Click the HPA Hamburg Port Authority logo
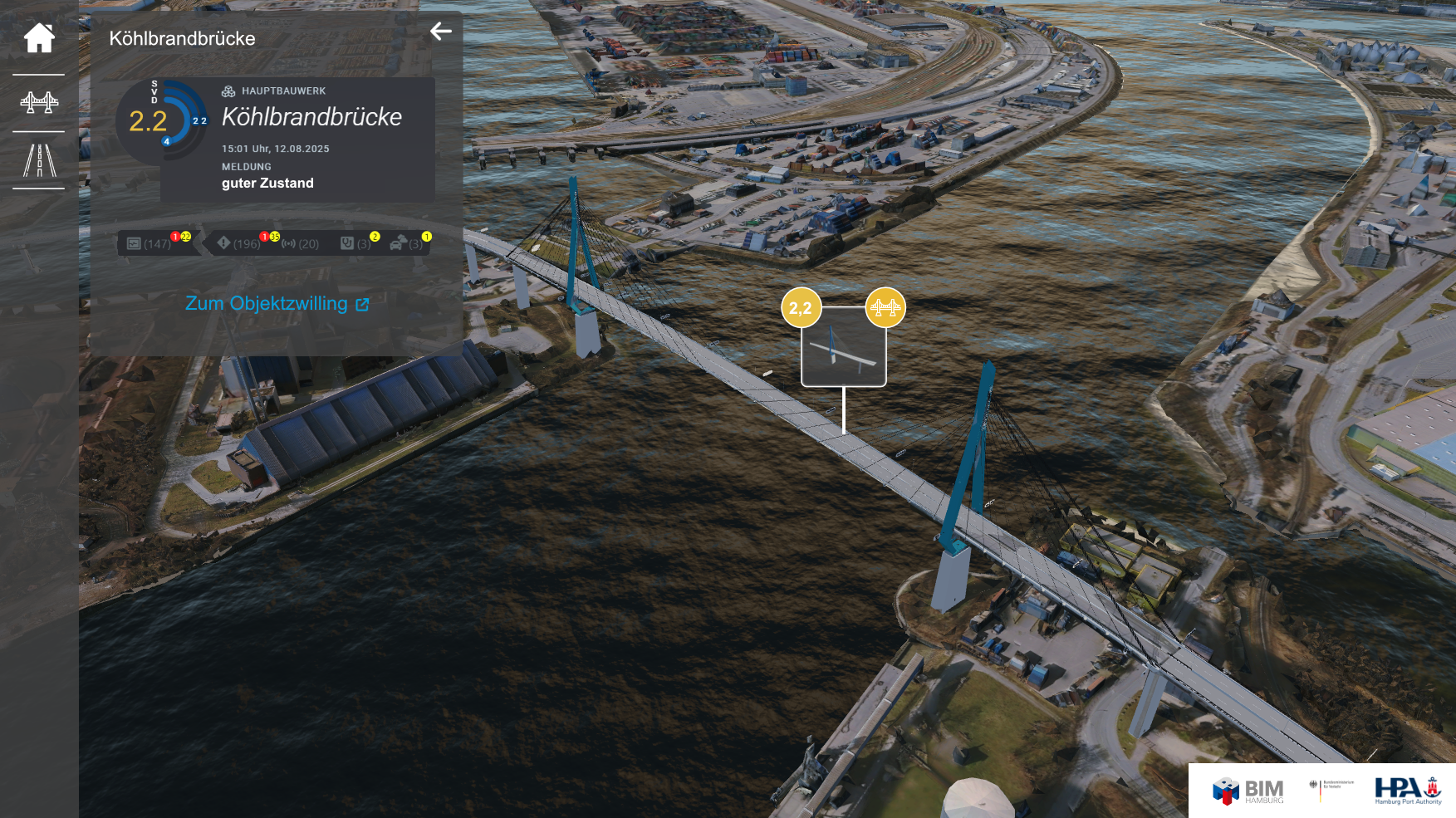 1408,791
